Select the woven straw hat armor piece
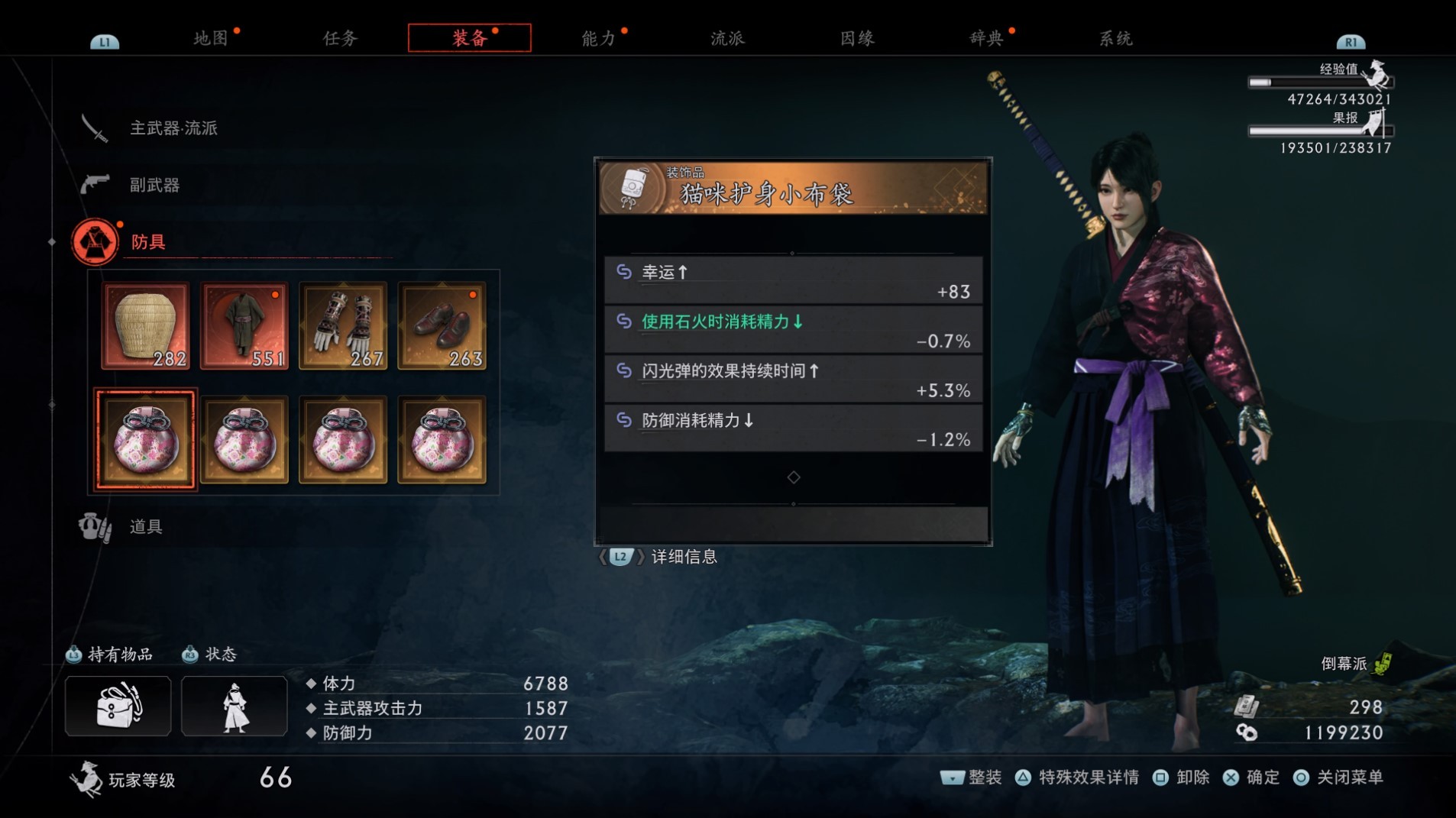Viewport: 1456px width, 818px height. pyautogui.click(x=146, y=325)
